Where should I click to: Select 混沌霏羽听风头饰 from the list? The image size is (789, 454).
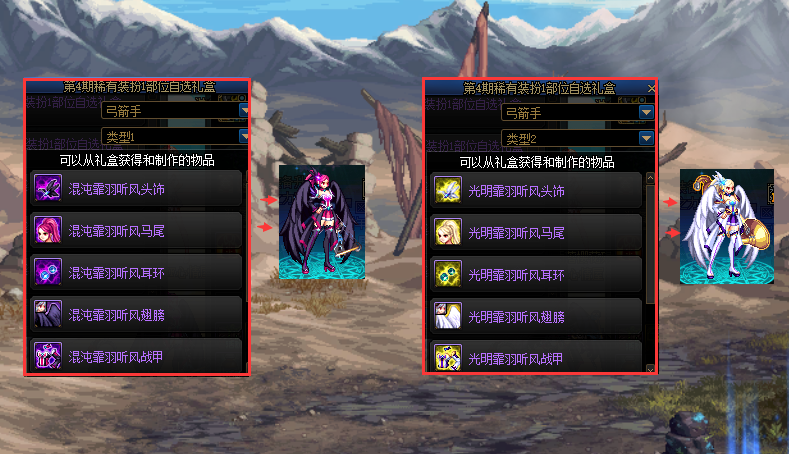click(137, 188)
